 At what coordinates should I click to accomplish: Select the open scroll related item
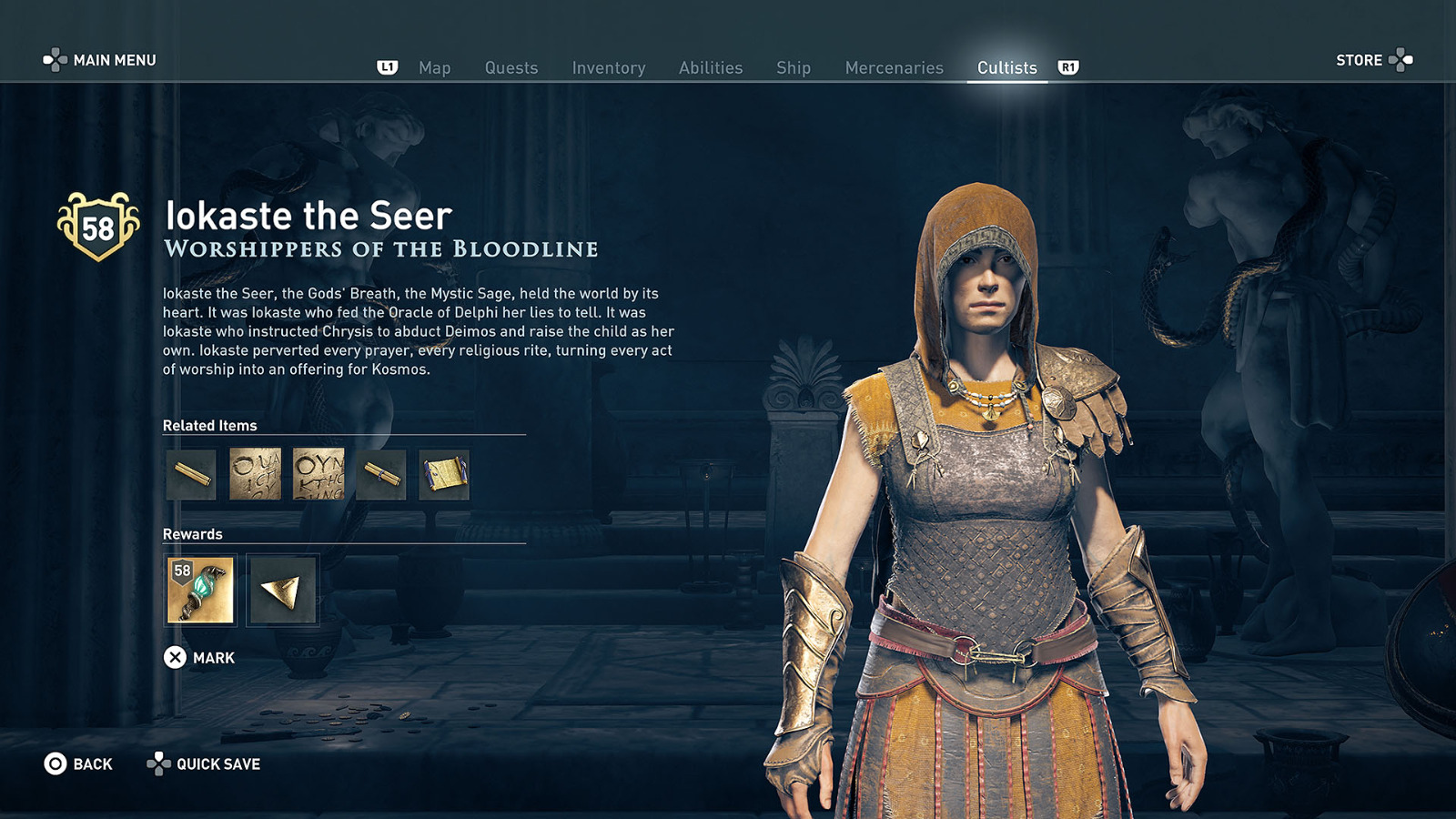pos(445,474)
